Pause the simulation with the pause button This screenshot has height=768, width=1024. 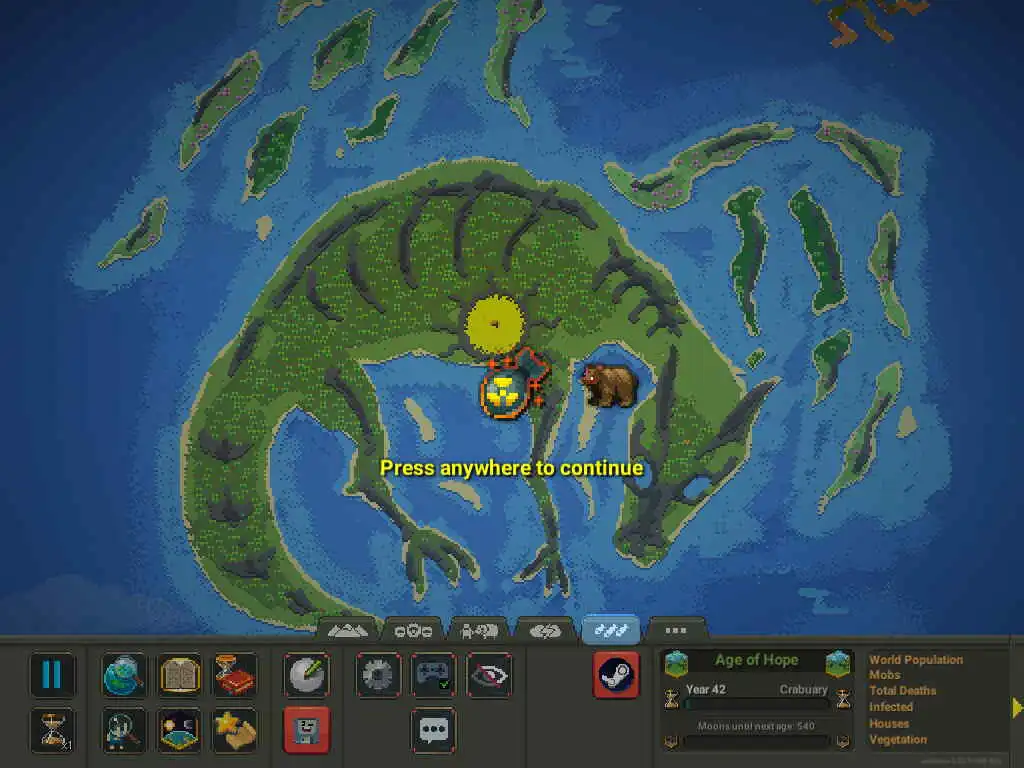pyautogui.click(x=51, y=675)
